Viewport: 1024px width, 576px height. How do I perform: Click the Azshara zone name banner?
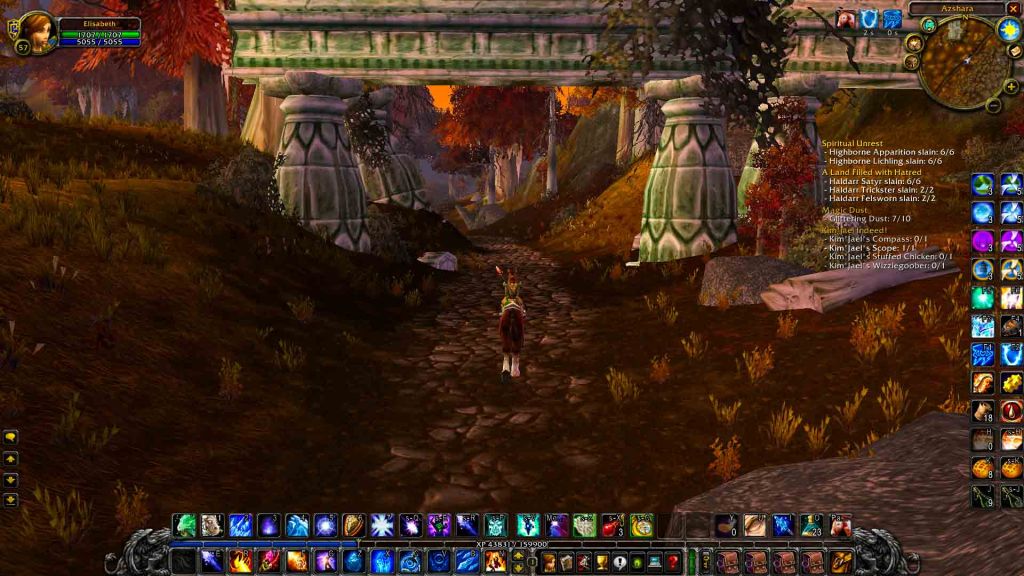[x=956, y=9]
